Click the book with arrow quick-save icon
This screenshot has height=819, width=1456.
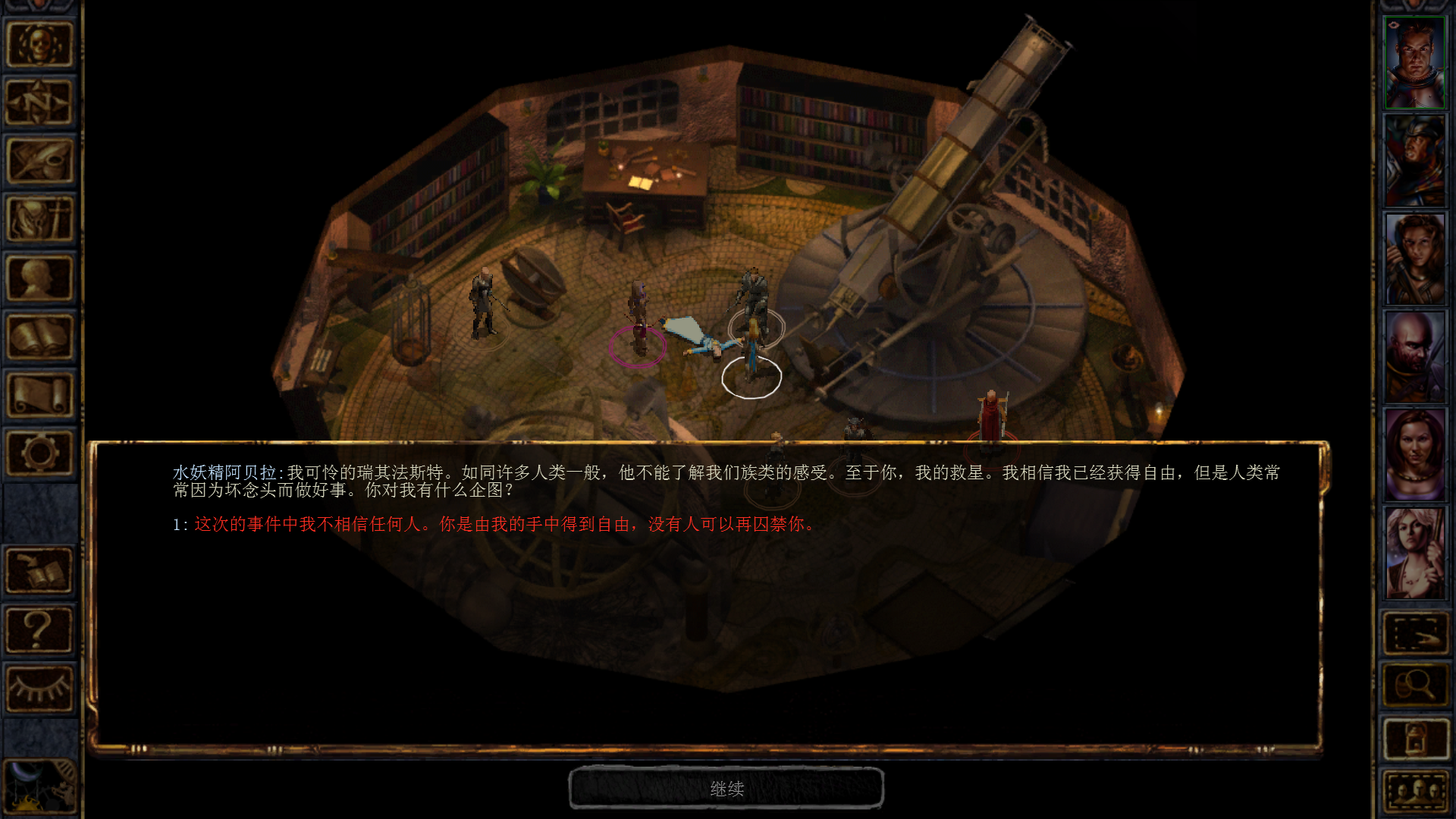[x=39, y=570]
